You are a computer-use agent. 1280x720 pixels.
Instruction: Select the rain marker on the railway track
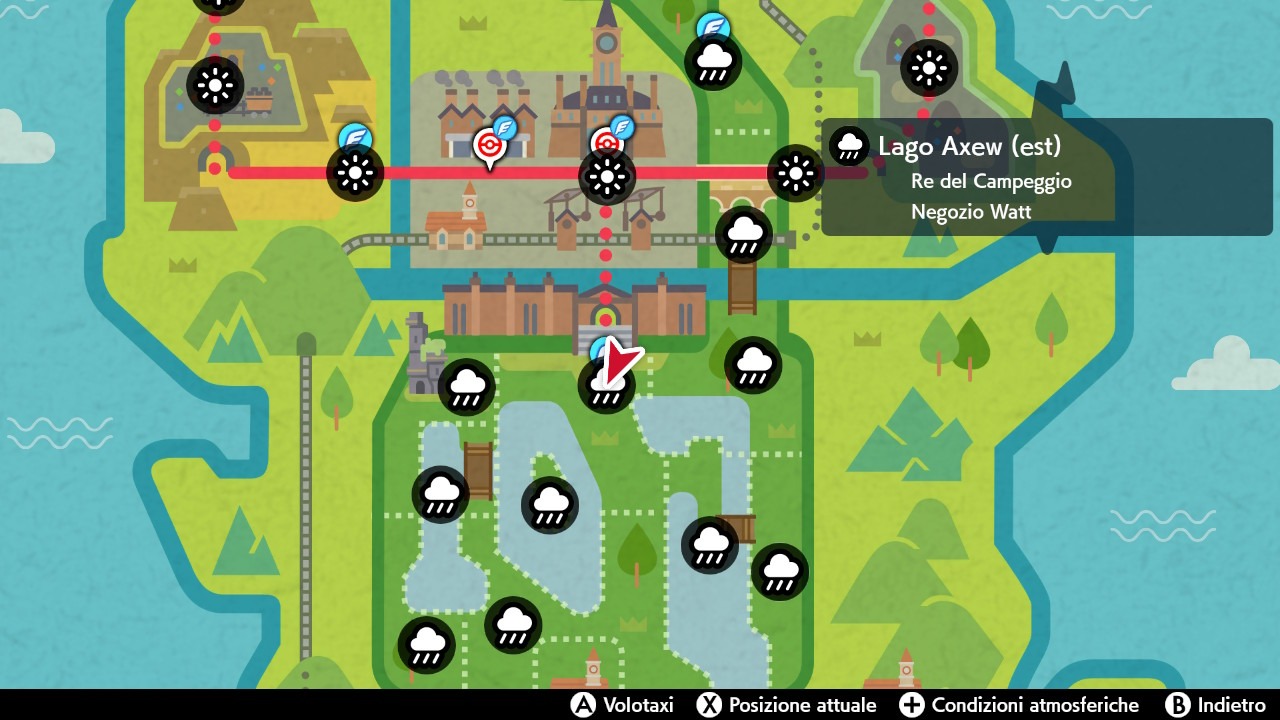point(743,235)
